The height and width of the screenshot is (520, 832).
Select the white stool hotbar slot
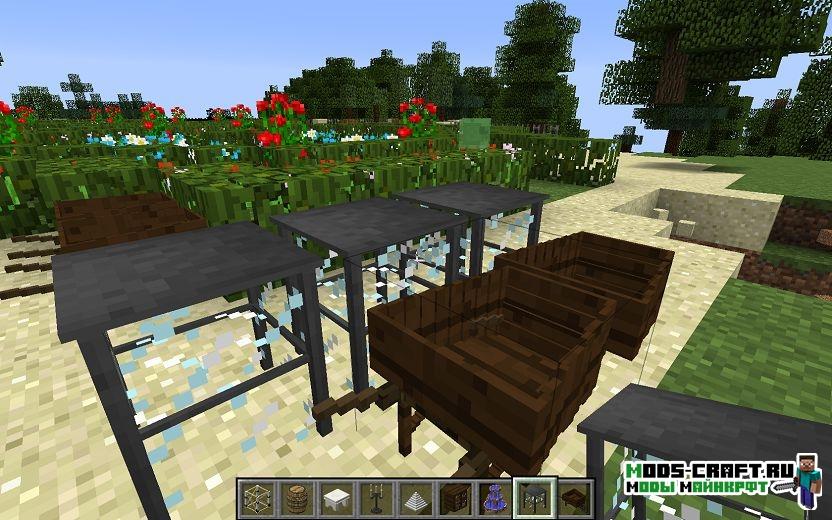pyautogui.click(x=335, y=496)
